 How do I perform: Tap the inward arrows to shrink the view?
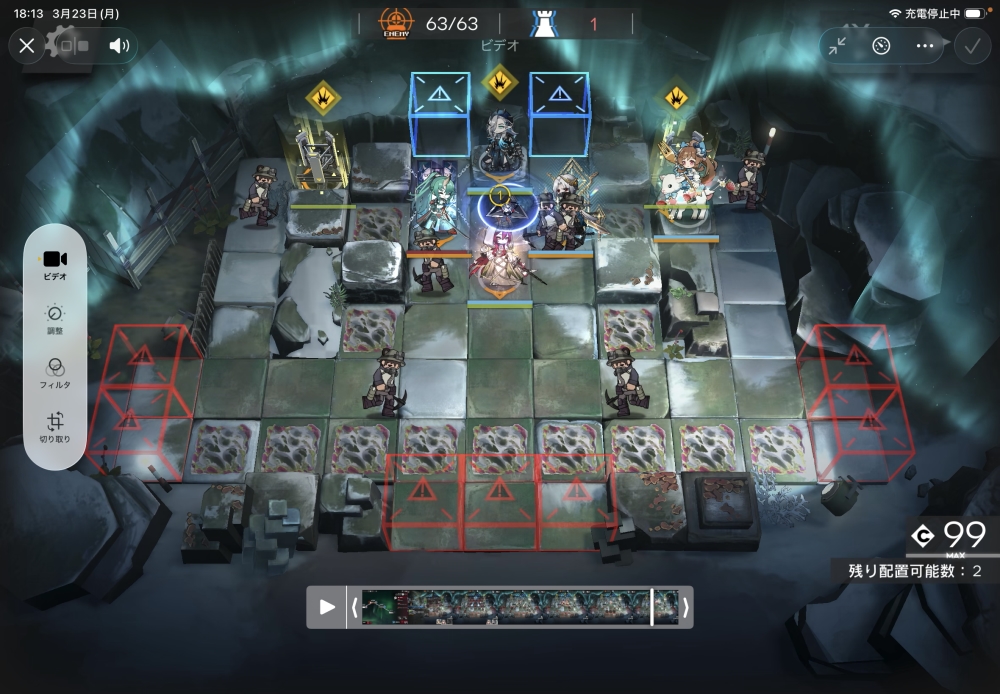click(x=837, y=46)
